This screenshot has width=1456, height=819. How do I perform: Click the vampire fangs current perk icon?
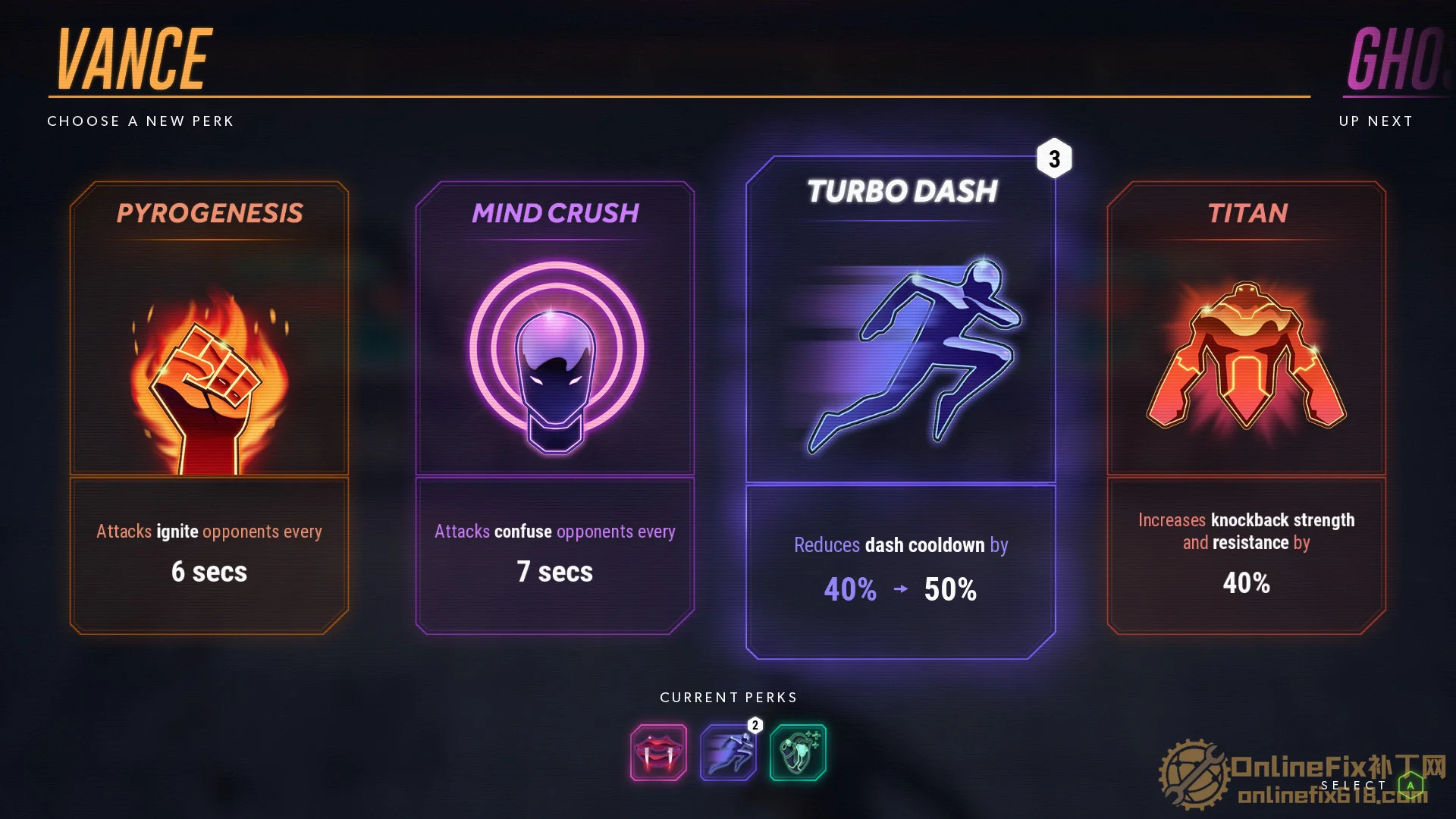coord(658,752)
